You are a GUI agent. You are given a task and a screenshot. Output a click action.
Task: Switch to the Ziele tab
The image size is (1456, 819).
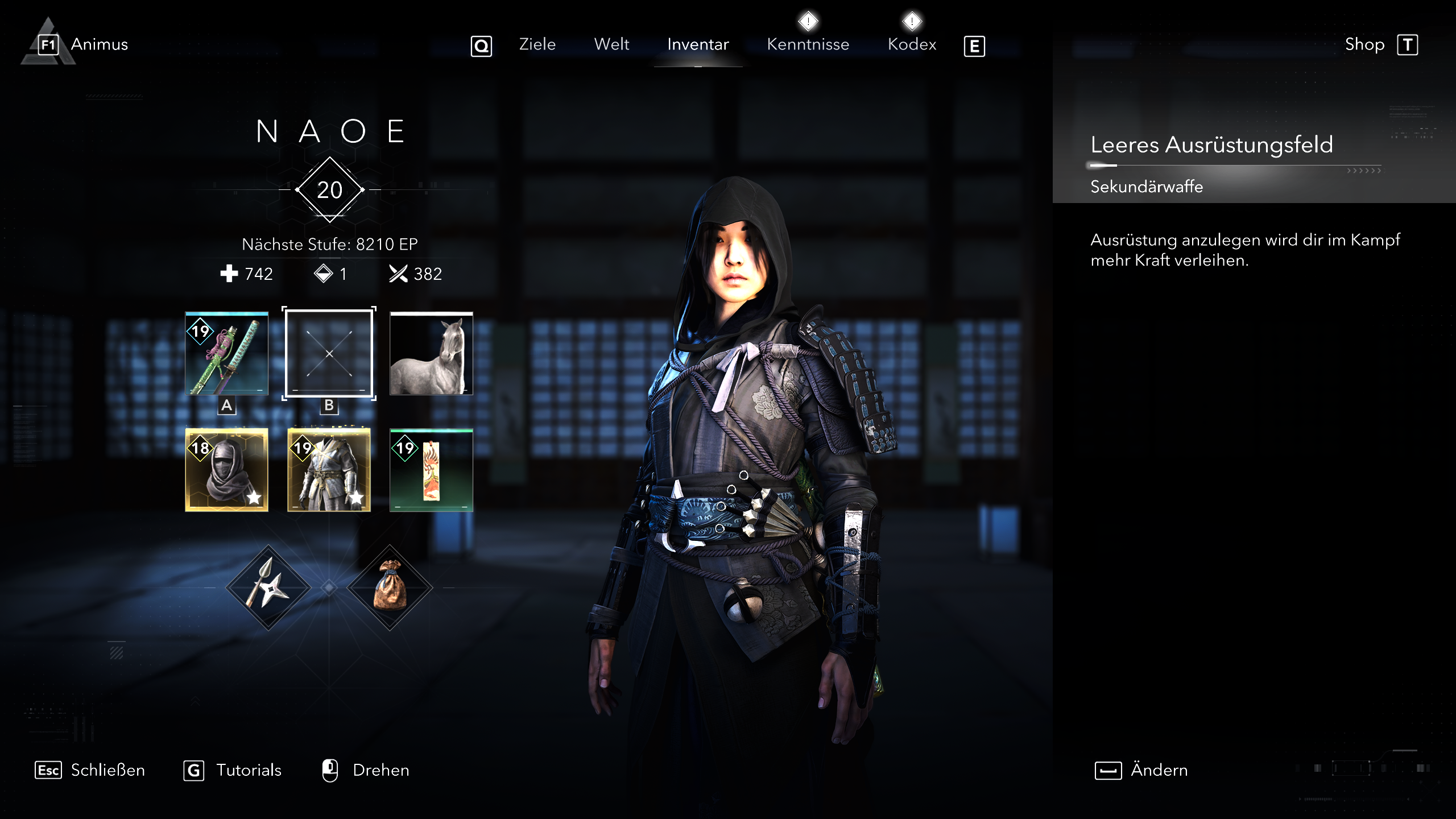pyautogui.click(x=536, y=44)
